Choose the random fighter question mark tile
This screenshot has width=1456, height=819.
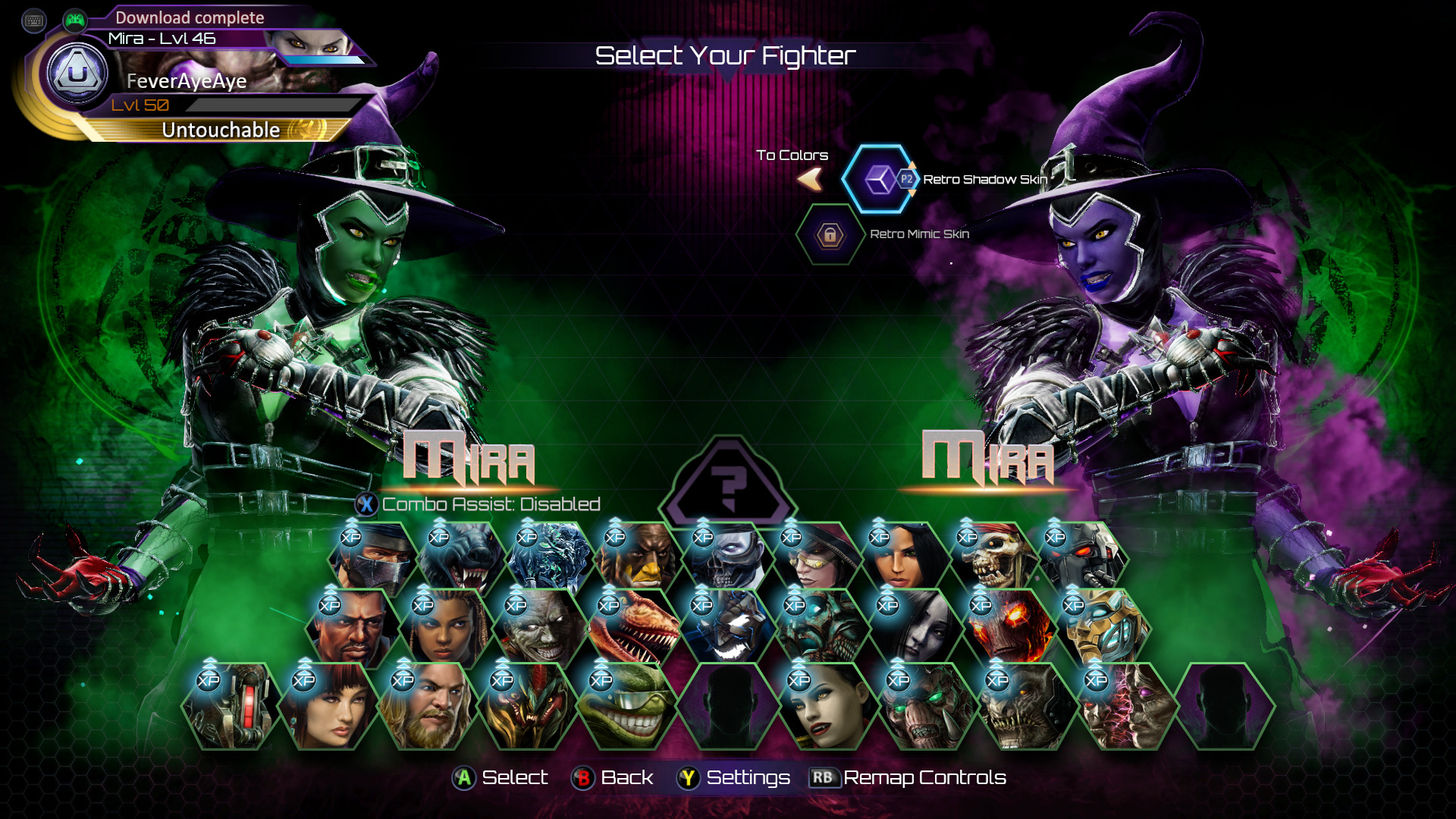(728, 483)
